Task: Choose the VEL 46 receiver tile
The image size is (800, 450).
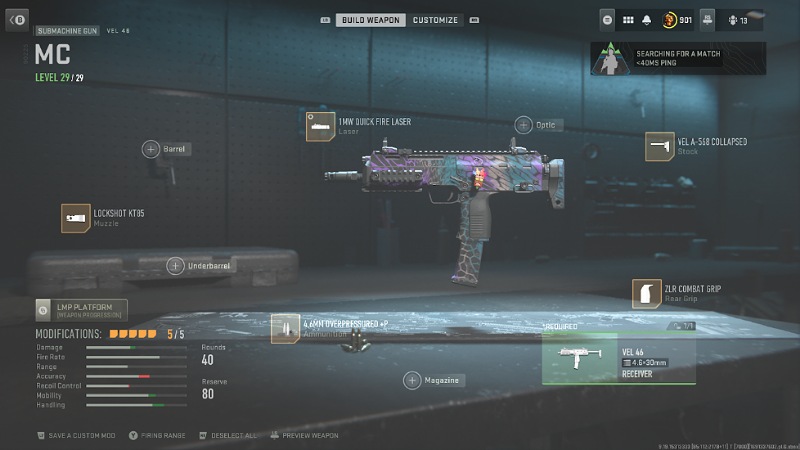Action: 618,358
